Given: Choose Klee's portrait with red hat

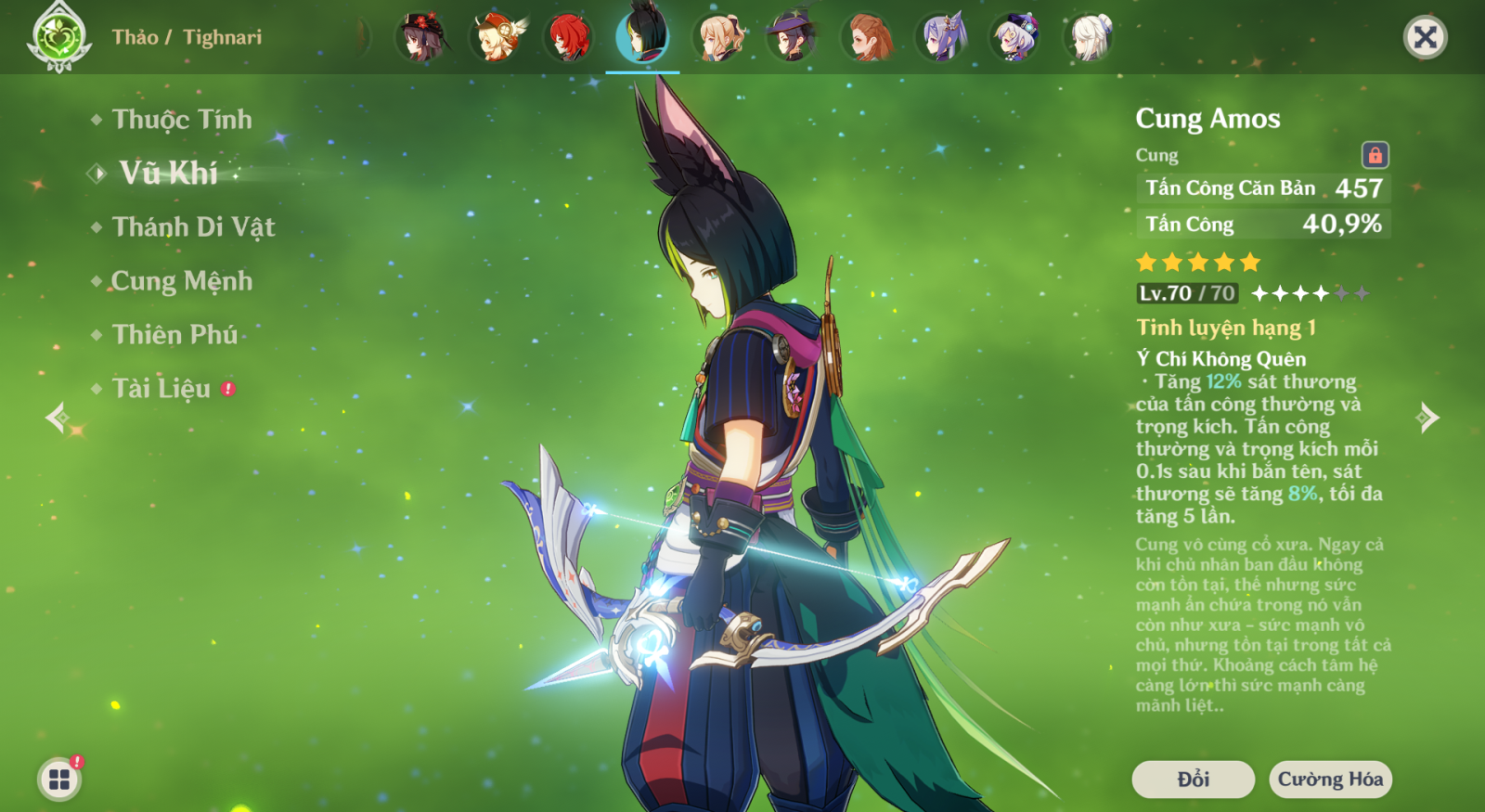Looking at the screenshot, I should tap(497, 38).
